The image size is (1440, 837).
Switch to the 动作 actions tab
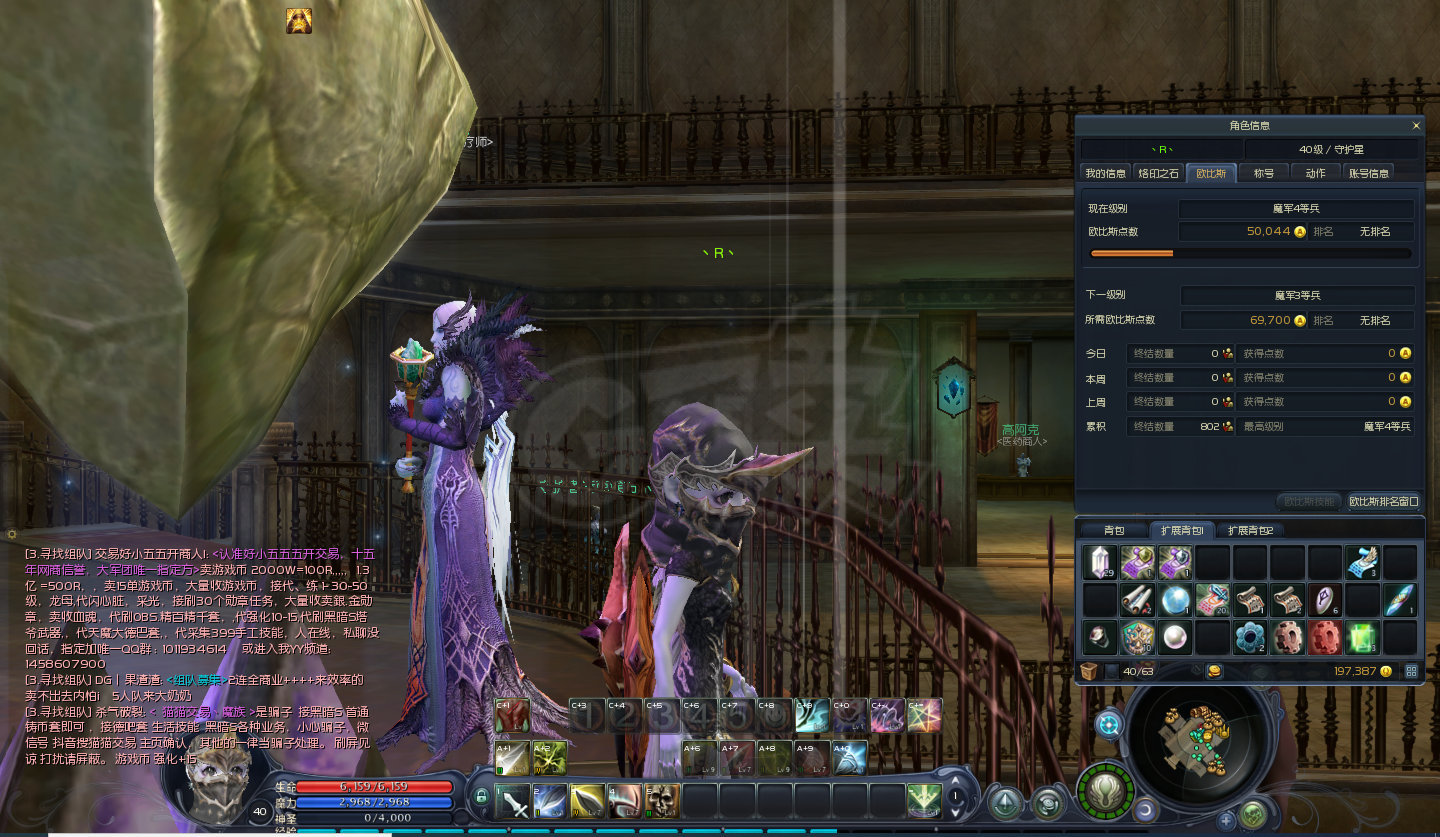tap(1315, 173)
